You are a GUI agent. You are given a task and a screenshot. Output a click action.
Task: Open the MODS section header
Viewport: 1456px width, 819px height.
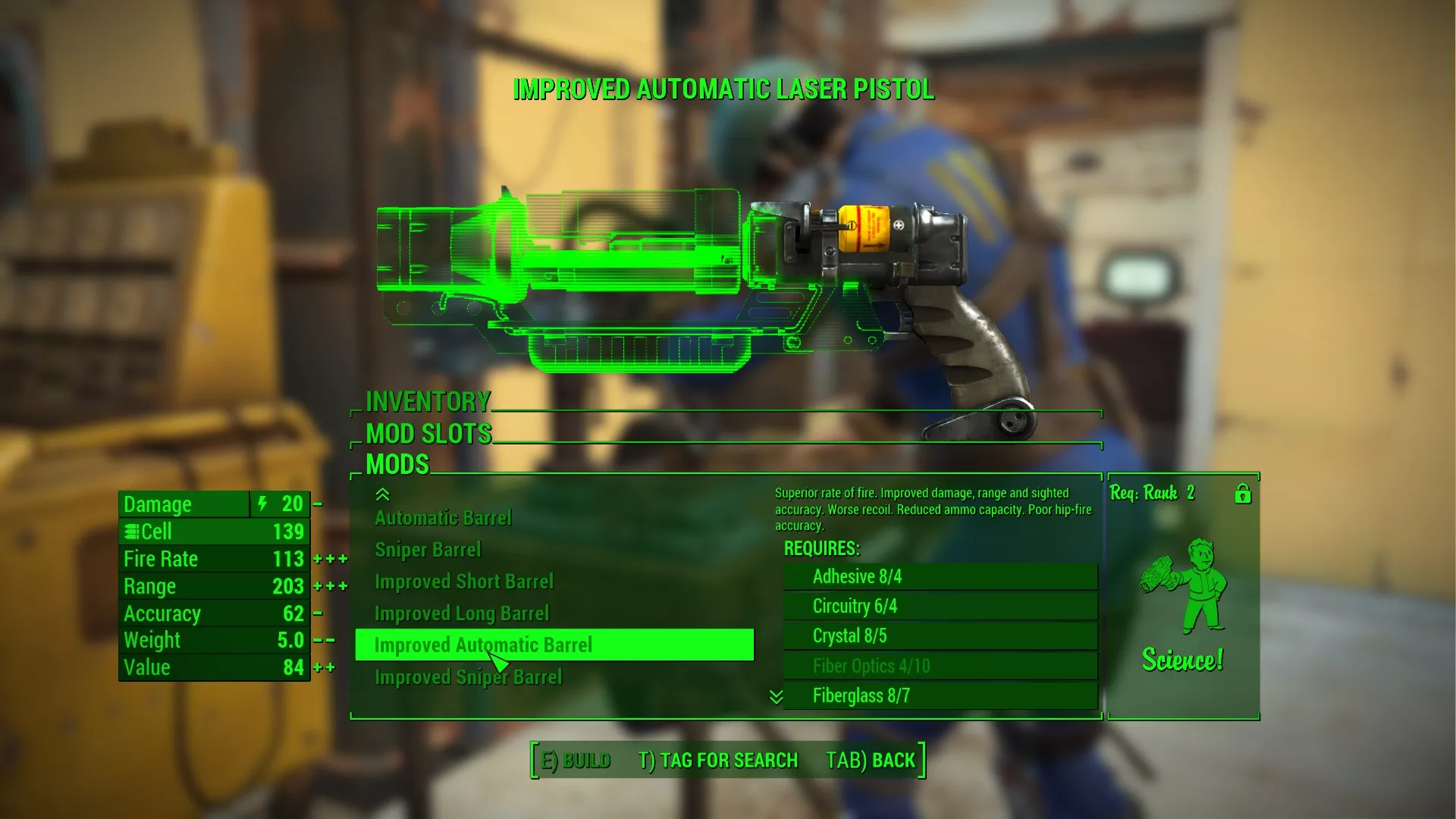(x=397, y=464)
